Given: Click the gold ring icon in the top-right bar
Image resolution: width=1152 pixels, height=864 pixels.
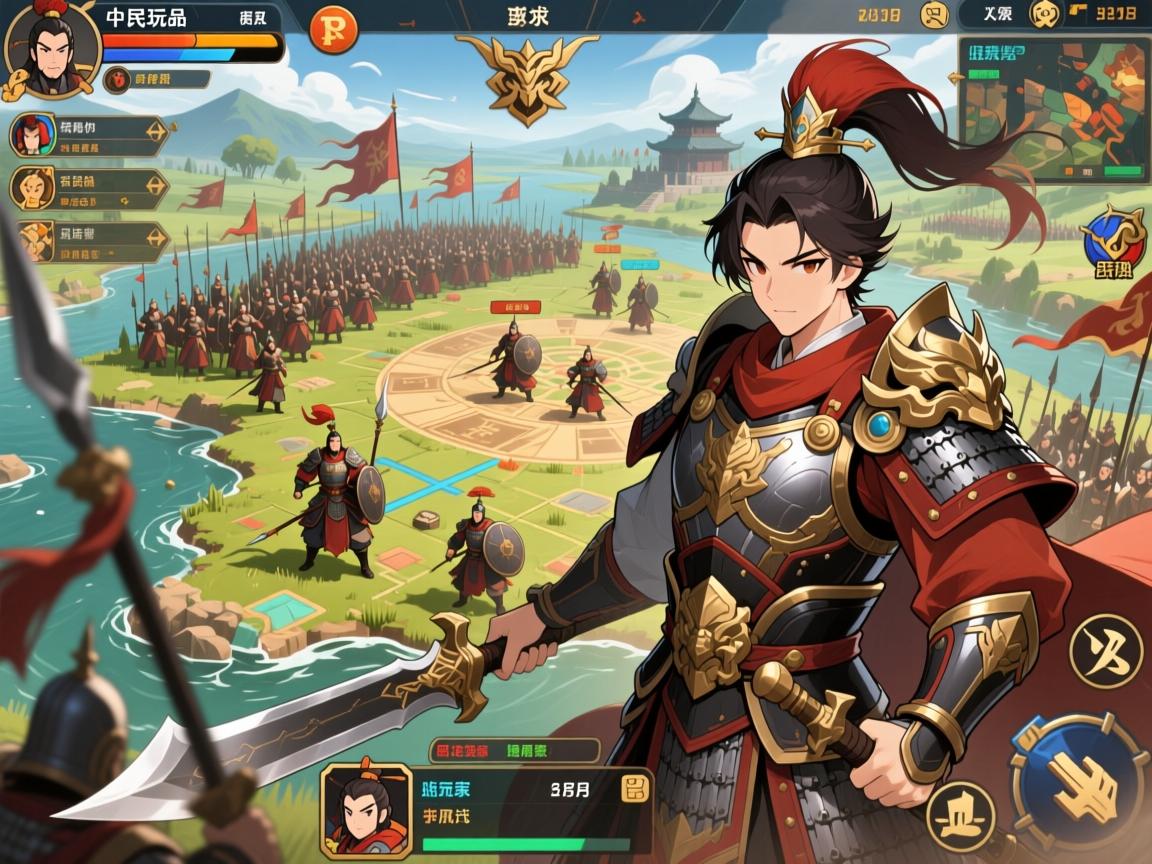Looking at the screenshot, I should point(1044,14).
